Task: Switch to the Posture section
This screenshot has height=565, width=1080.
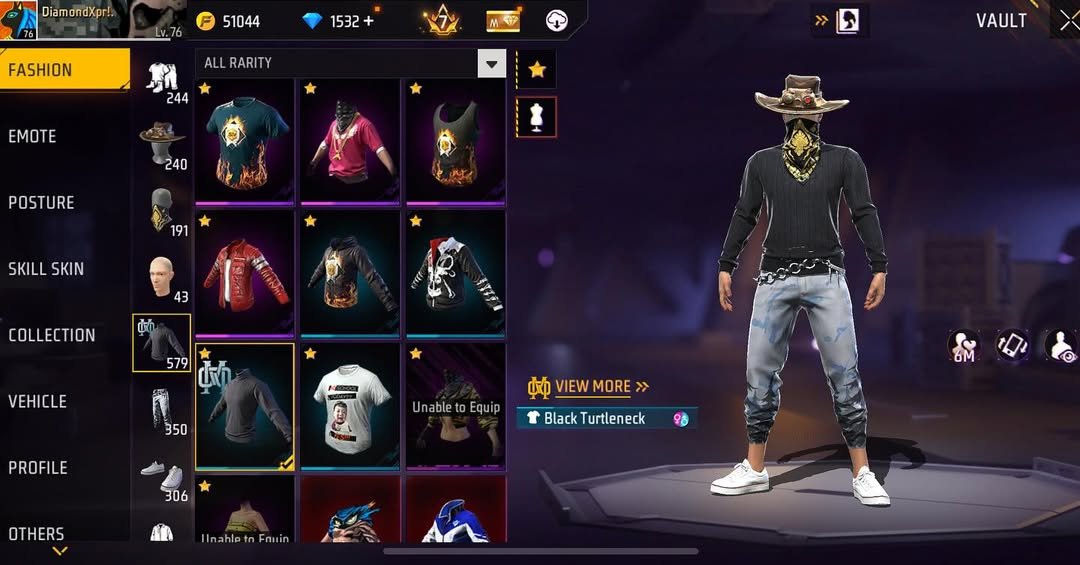Action: [42, 202]
